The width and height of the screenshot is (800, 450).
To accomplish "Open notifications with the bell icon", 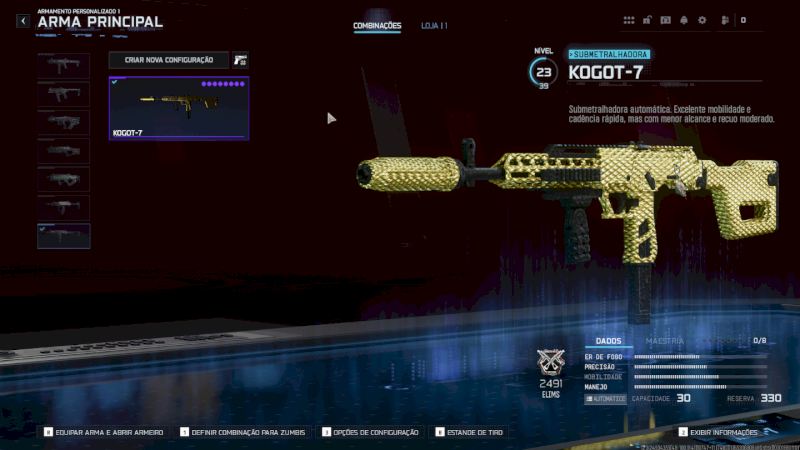I will (x=684, y=20).
